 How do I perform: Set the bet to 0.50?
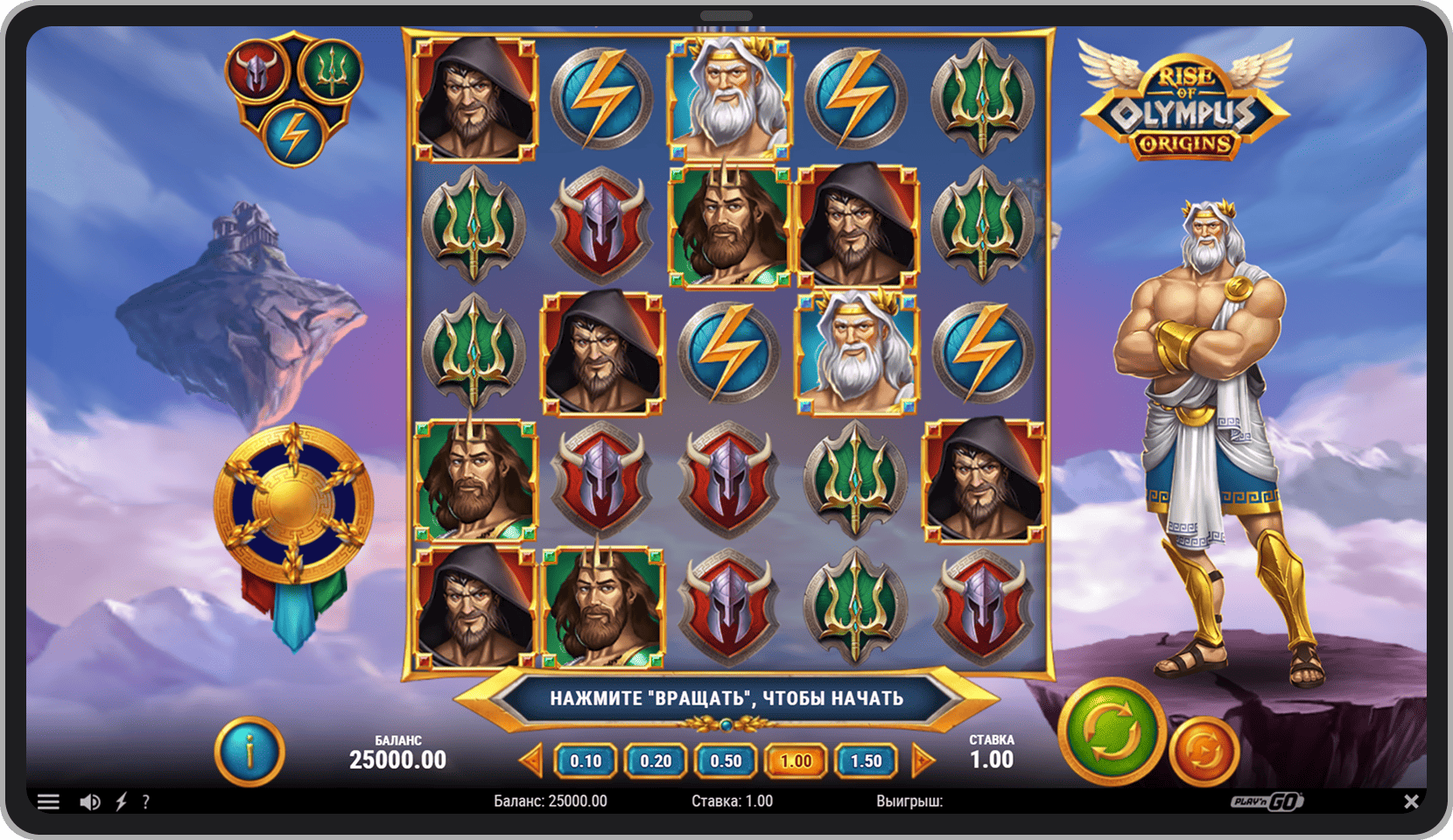tap(726, 761)
